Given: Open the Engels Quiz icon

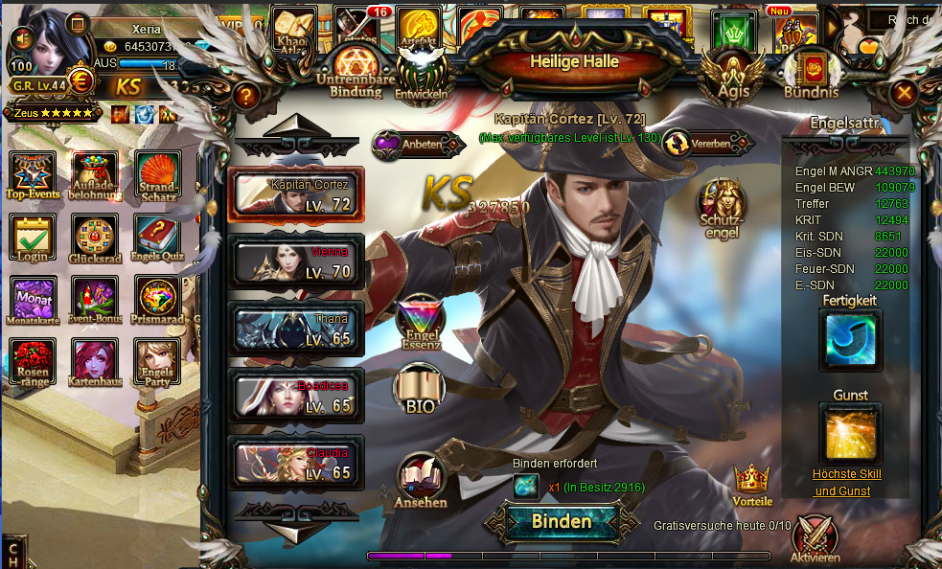Looking at the screenshot, I should pyautogui.click(x=157, y=241).
